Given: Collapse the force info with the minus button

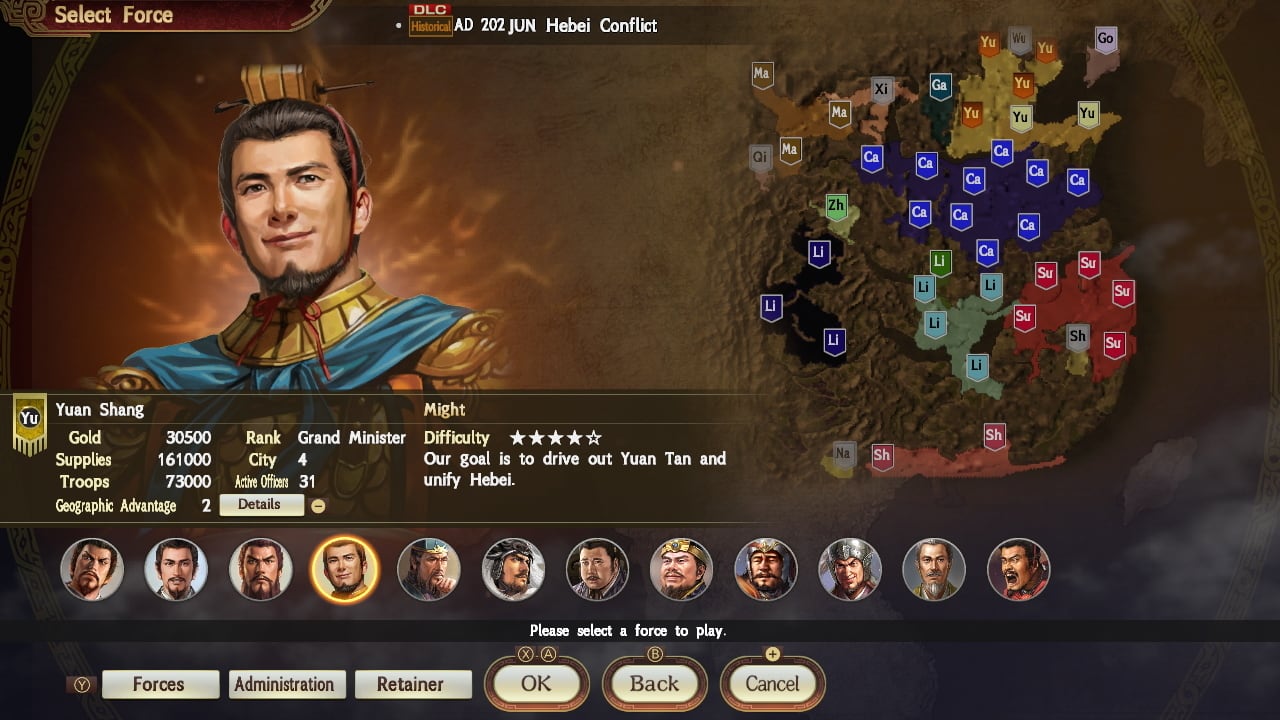Looking at the screenshot, I should coord(319,505).
